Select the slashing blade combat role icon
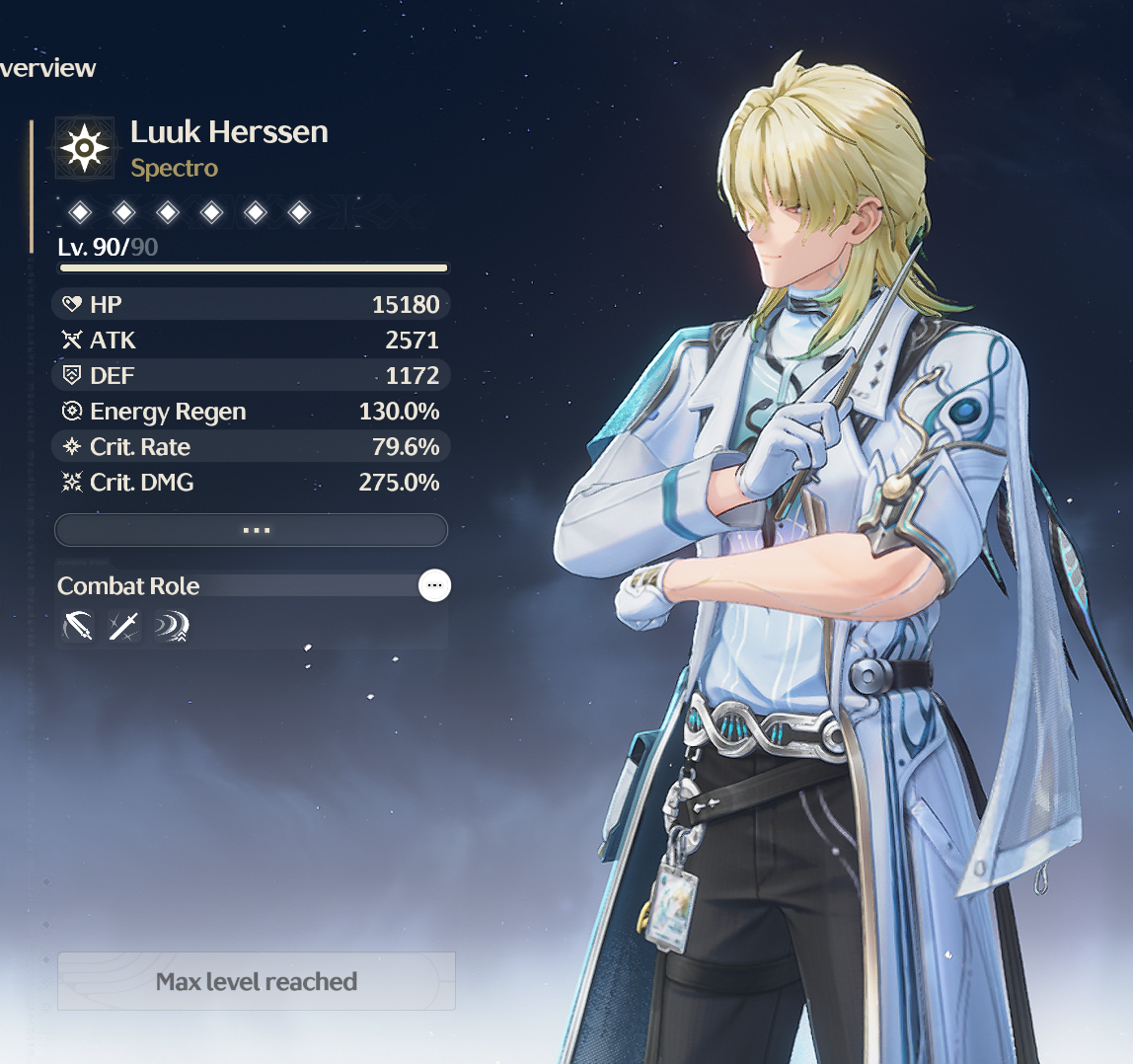The width and height of the screenshot is (1133, 1064). (77, 626)
